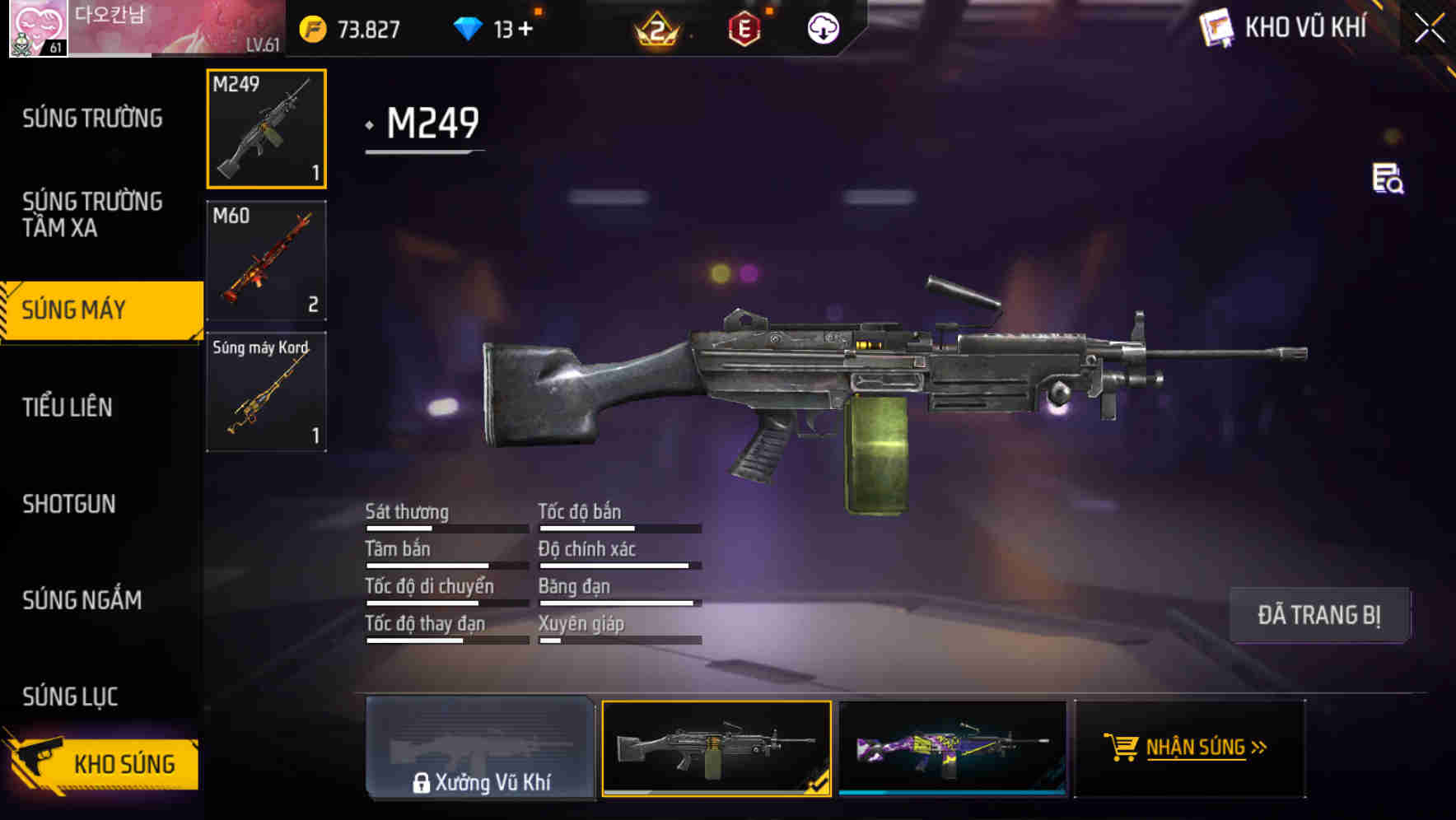Open the TIỂU LIÊN weapon tab
This screenshot has height=820, width=1456.
(x=69, y=407)
